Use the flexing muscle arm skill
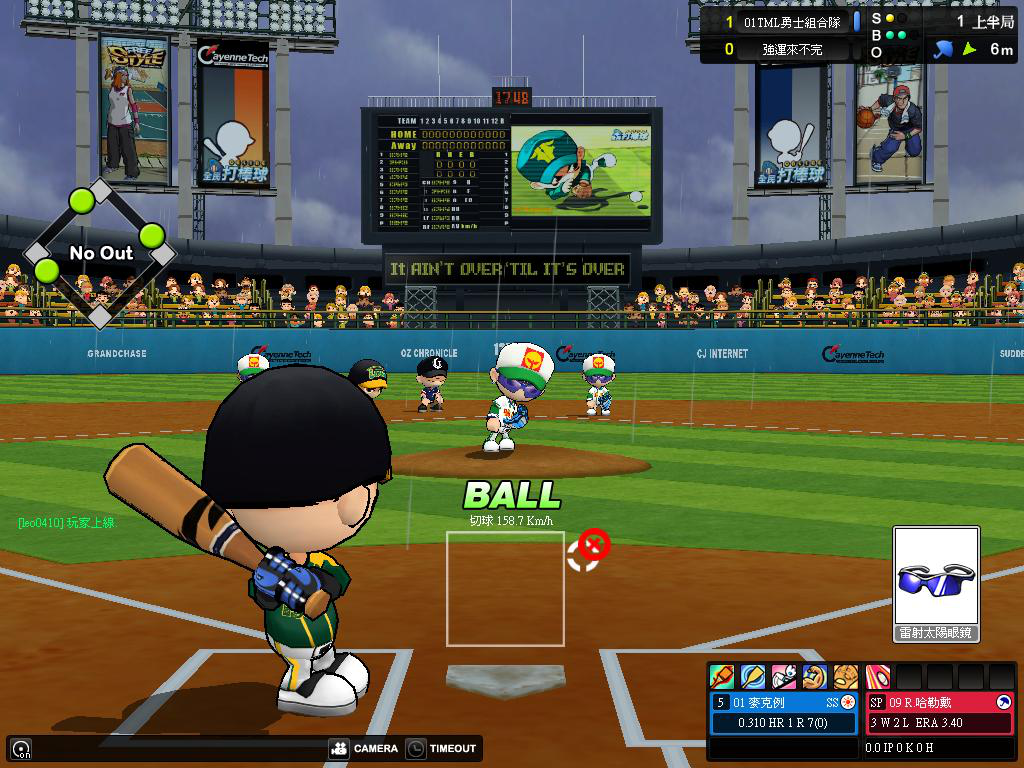Screen dimensions: 1024x768 point(814,677)
